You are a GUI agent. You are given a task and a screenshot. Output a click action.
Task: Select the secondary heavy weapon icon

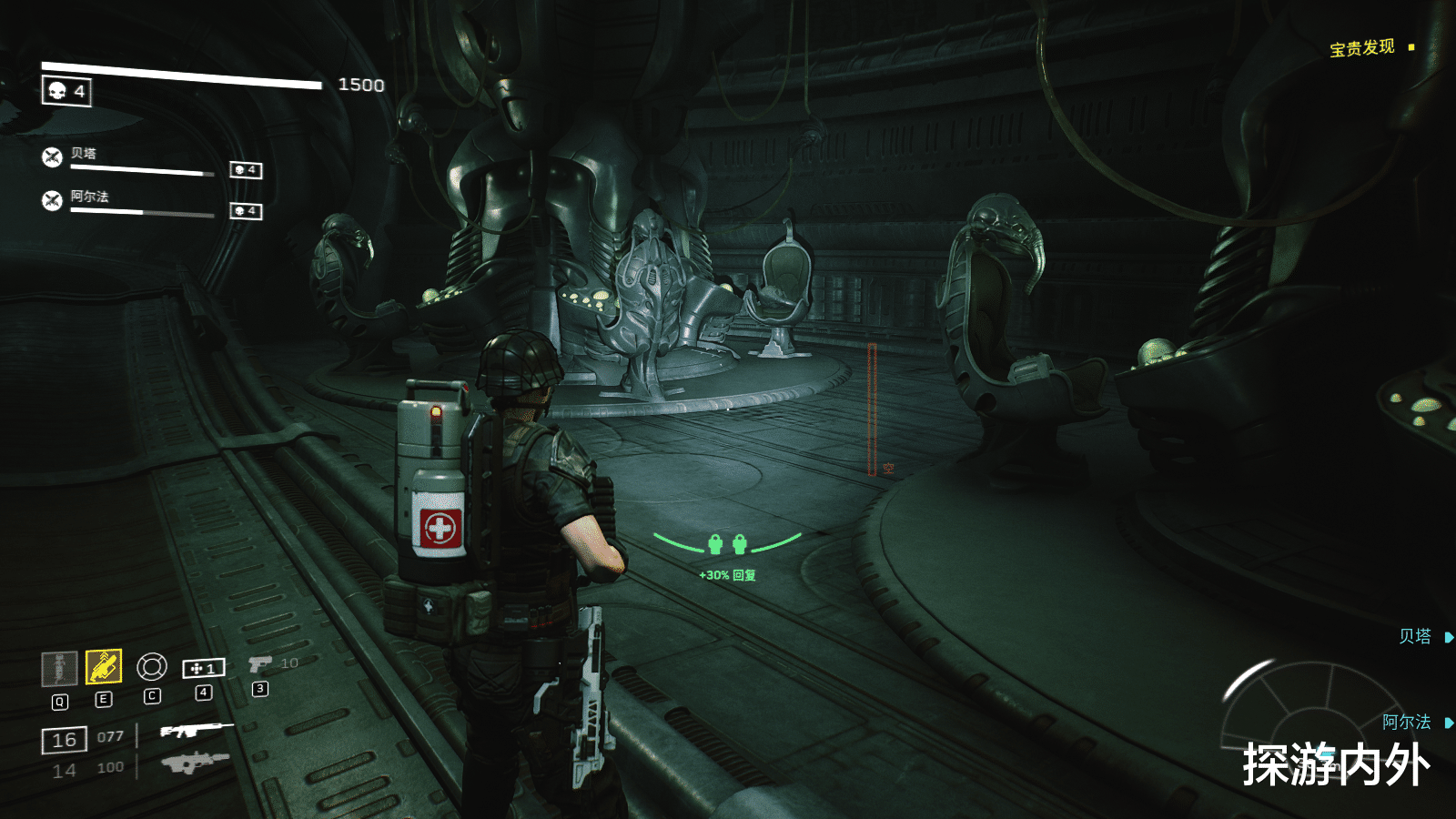195,761
